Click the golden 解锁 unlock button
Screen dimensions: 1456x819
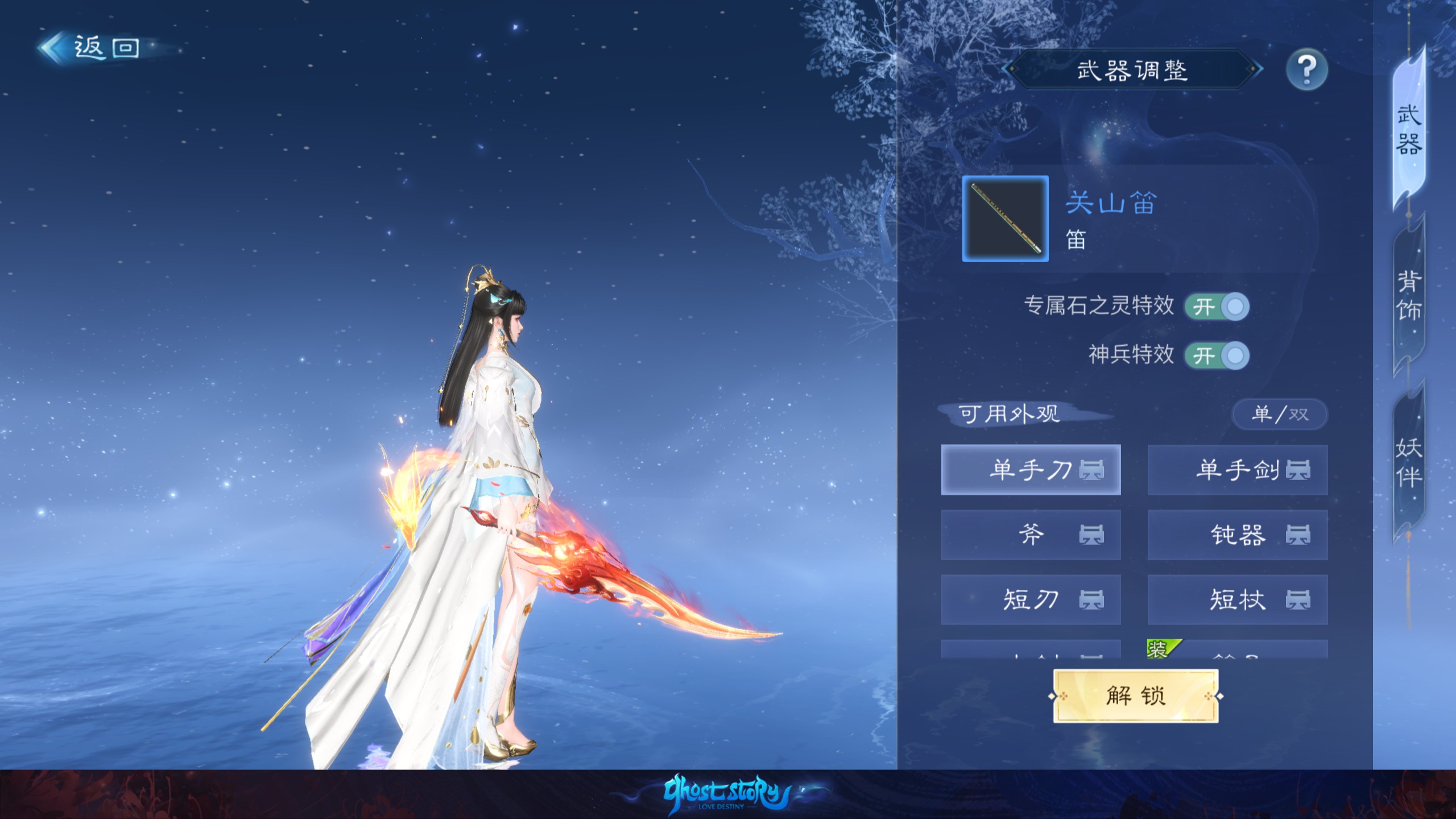point(1135,696)
